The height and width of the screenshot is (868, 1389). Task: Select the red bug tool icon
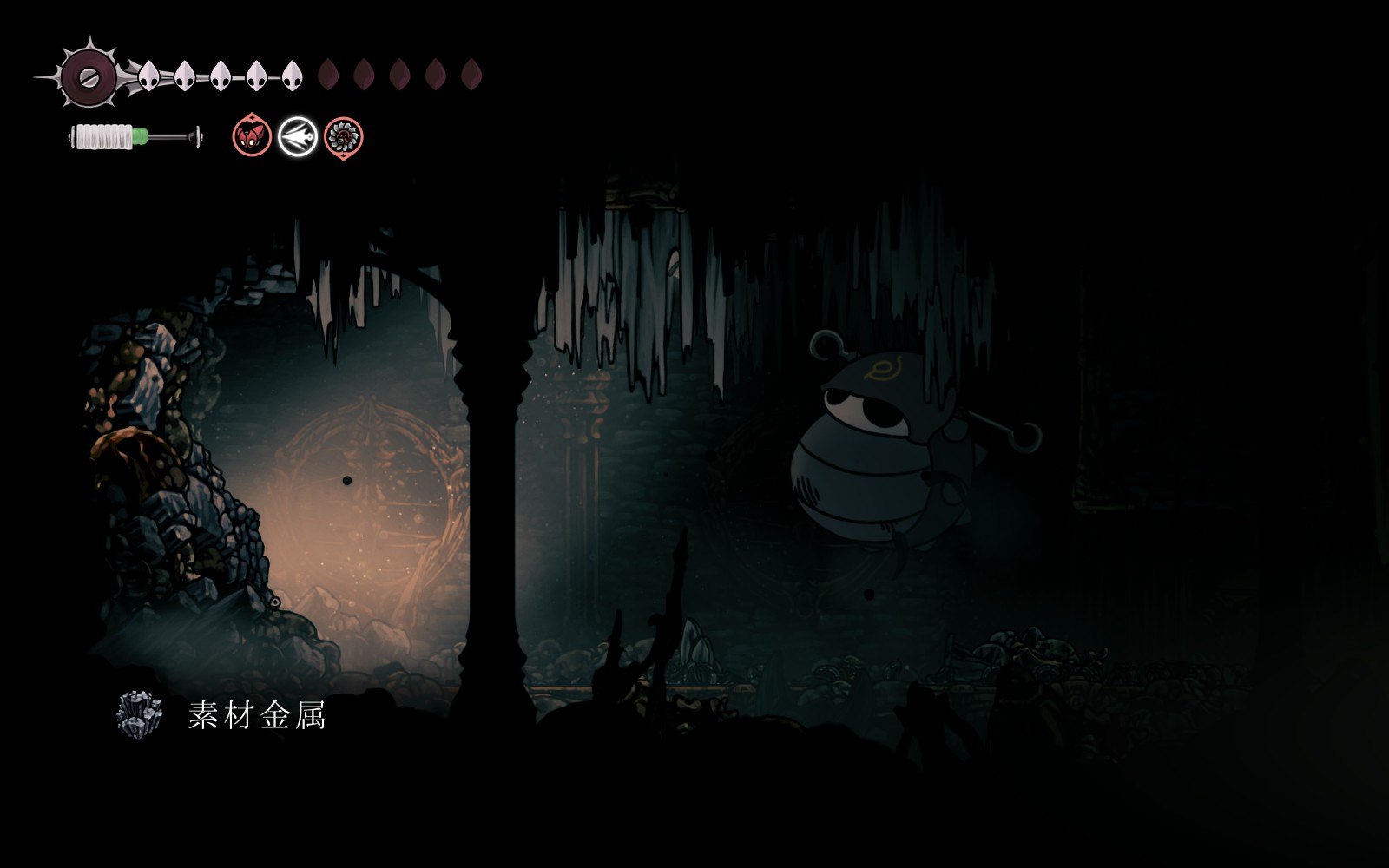[x=252, y=137]
